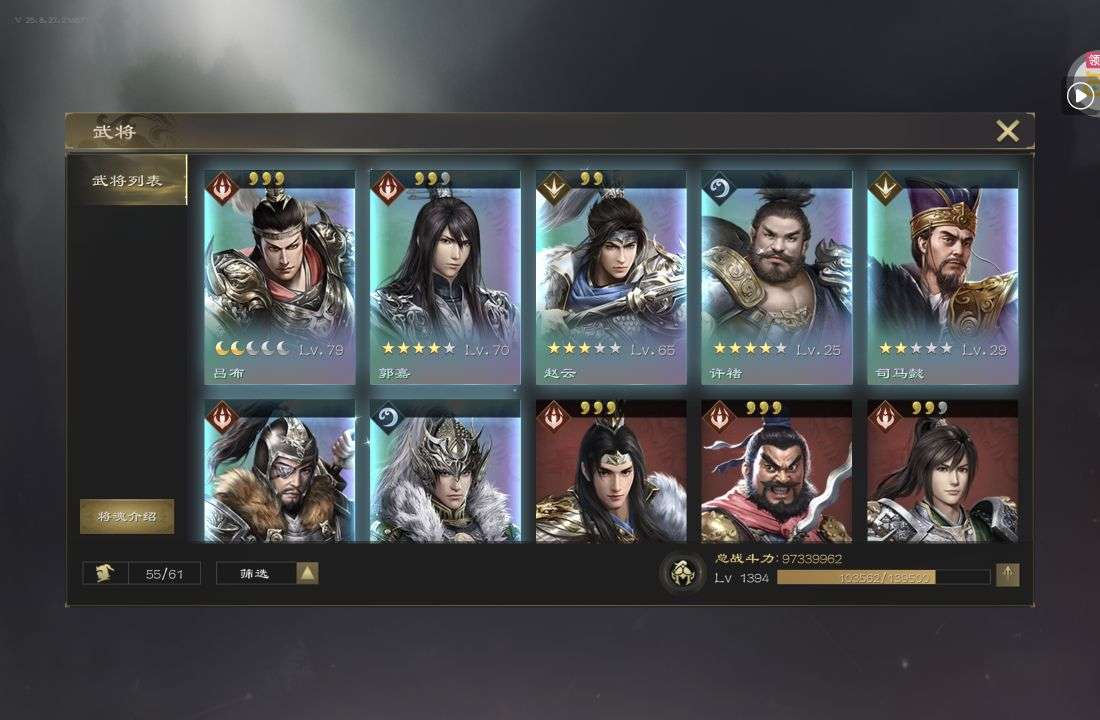This screenshot has height=720, width=1100.
Task: Choose the silver-haired general in horned helmet
Action: coord(445,472)
